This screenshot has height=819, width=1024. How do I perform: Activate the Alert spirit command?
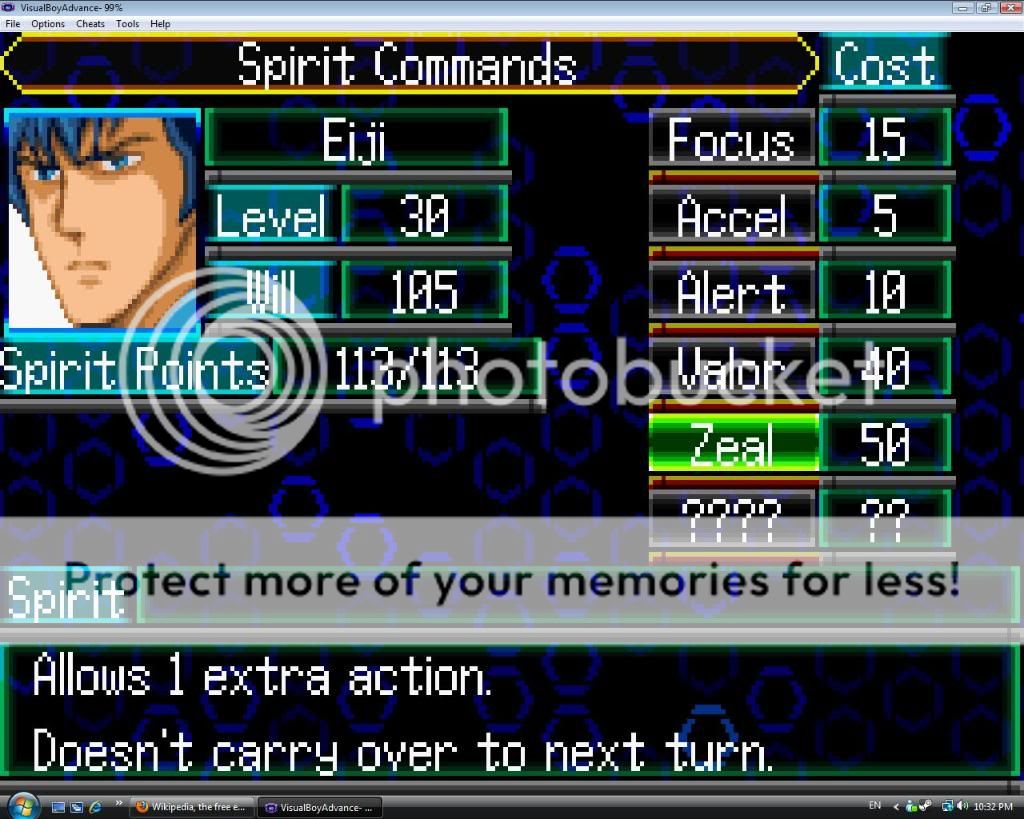pyautogui.click(x=732, y=292)
